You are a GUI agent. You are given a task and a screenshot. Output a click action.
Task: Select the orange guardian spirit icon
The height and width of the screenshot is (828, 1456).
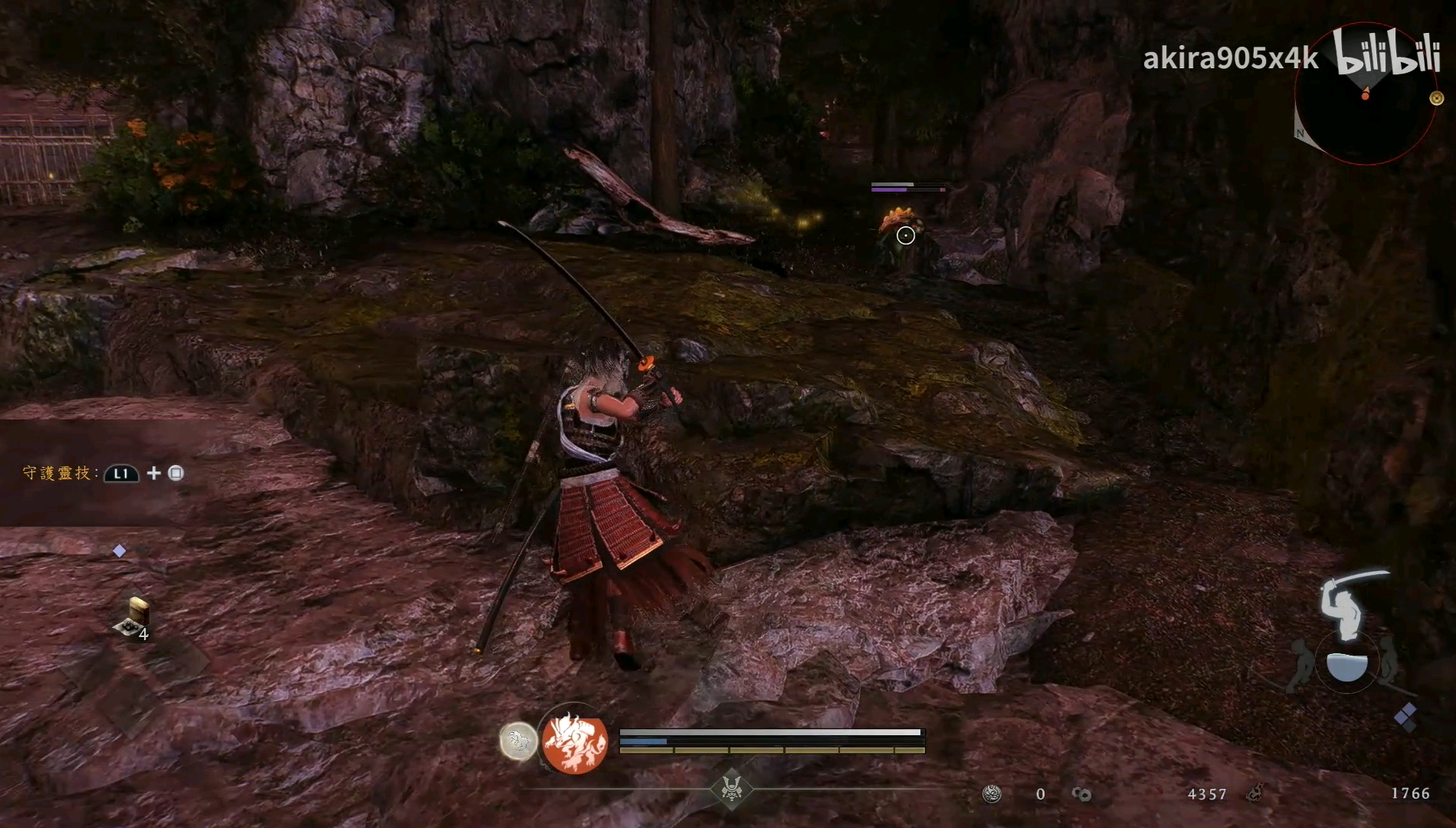point(575,742)
